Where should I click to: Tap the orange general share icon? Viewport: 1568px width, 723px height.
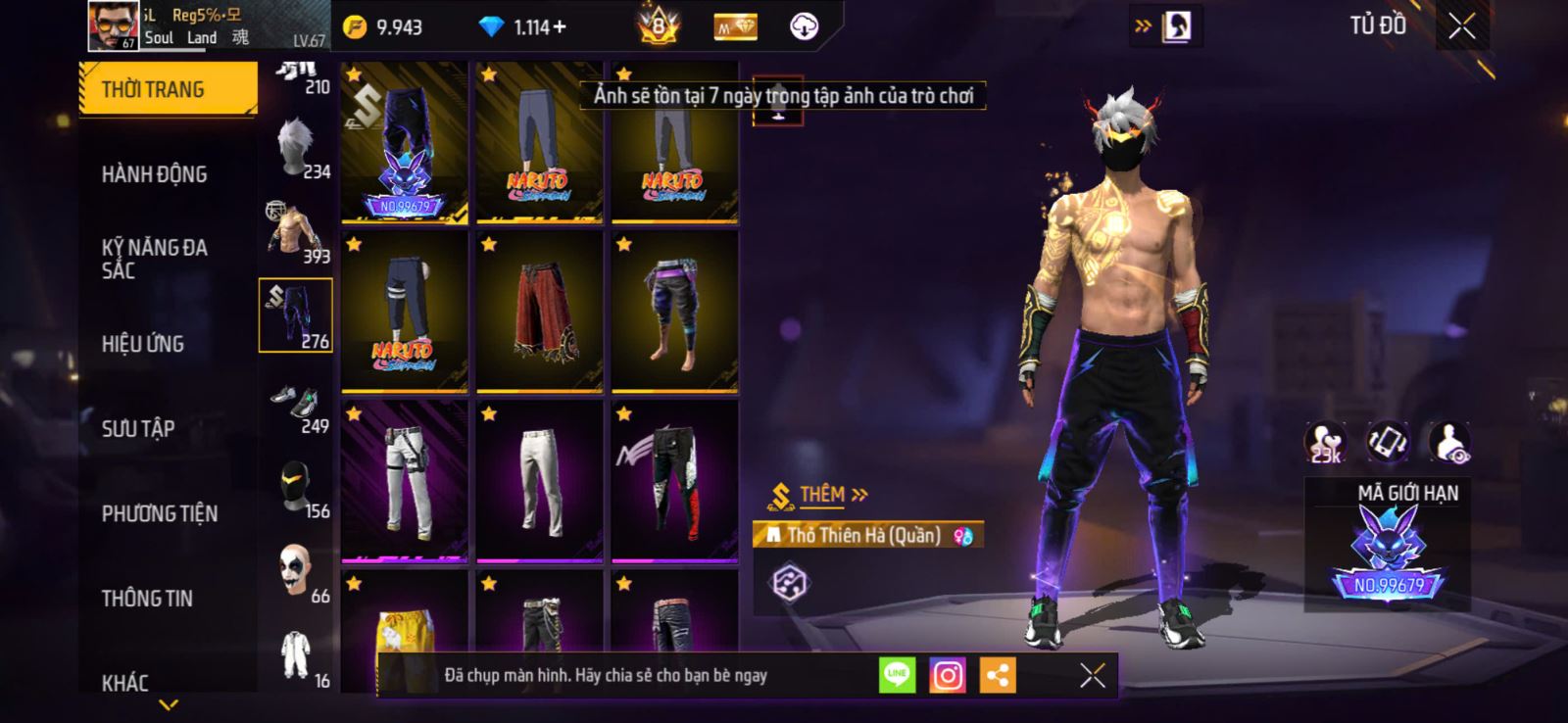tap(998, 675)
